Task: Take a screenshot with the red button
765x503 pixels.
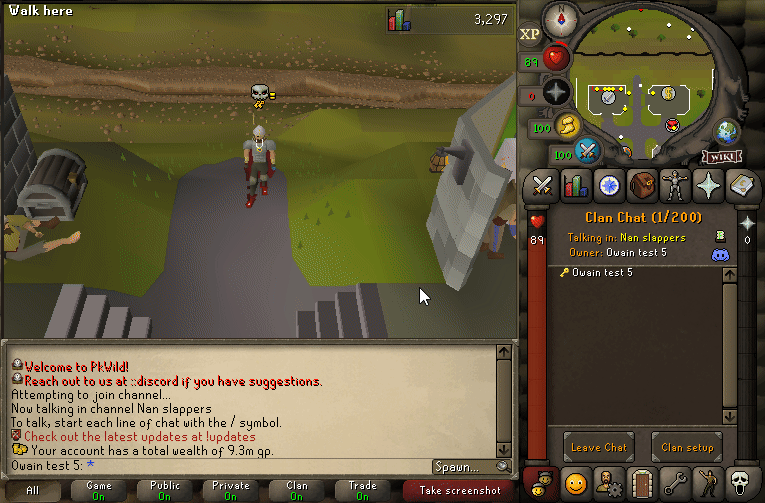Action: tap(460, 490)
